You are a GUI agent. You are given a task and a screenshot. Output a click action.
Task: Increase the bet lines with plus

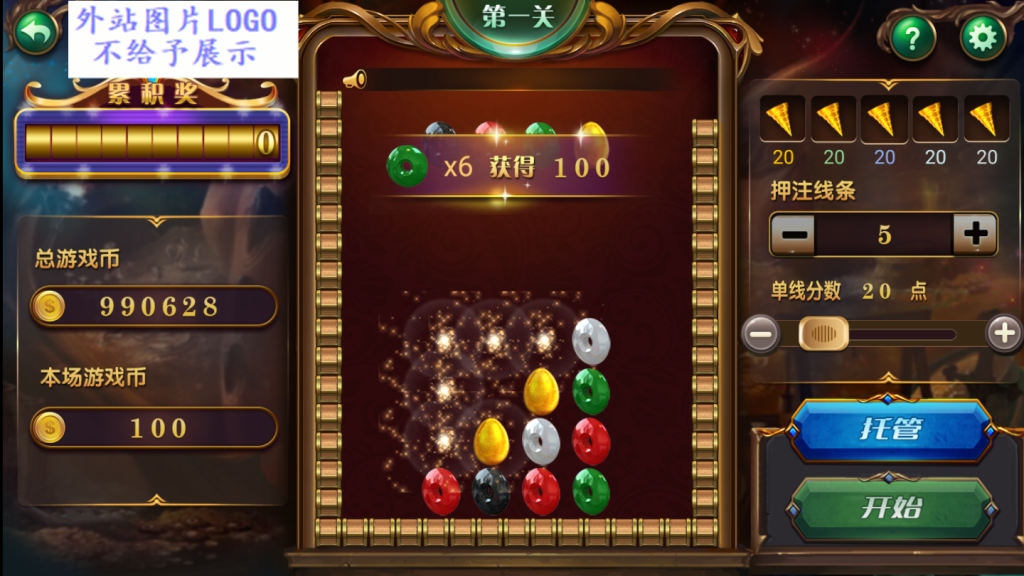click(975, 235)
